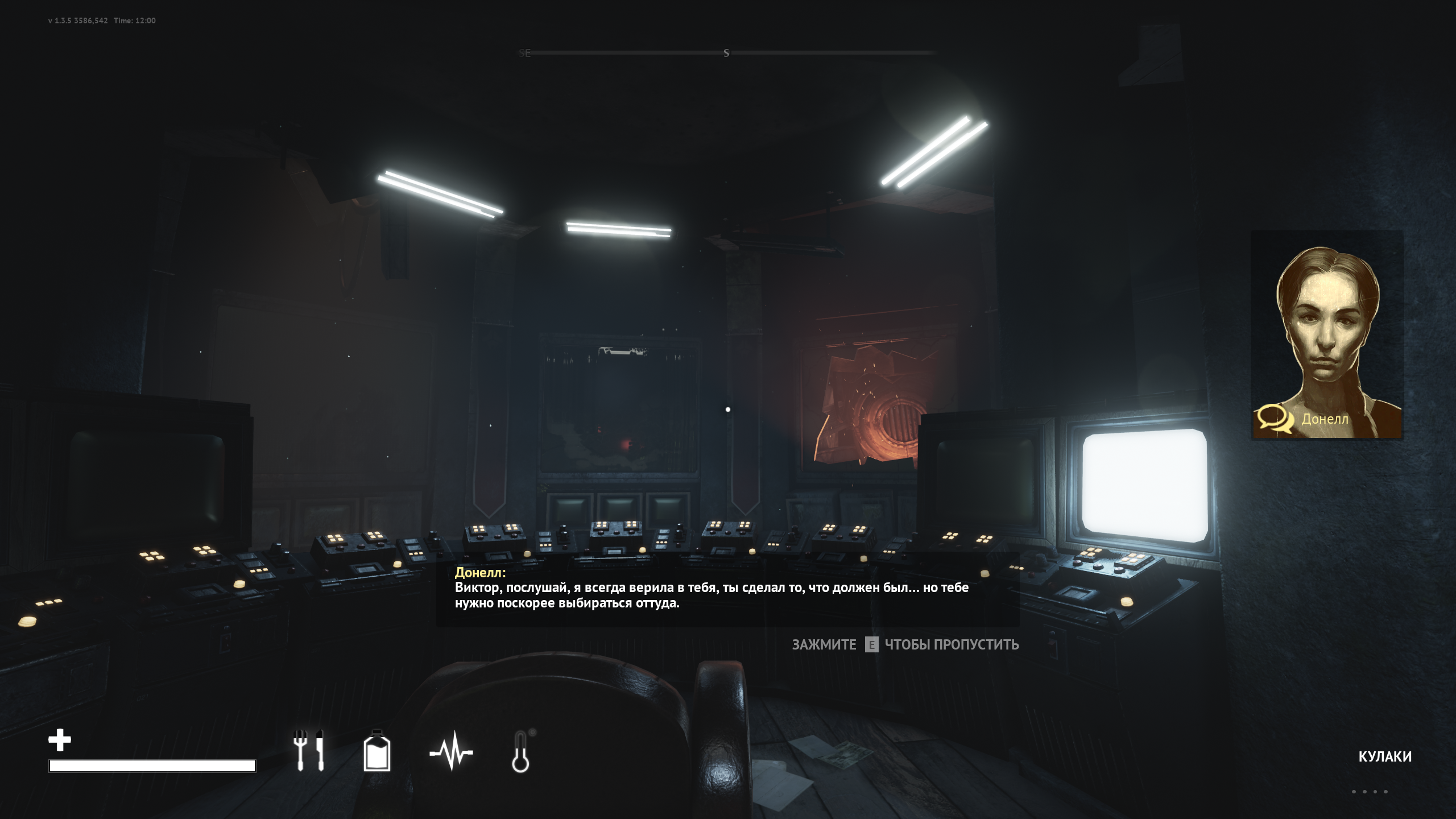
Task: Open Донелл's speaker portrait
Action: point(1327,335)
